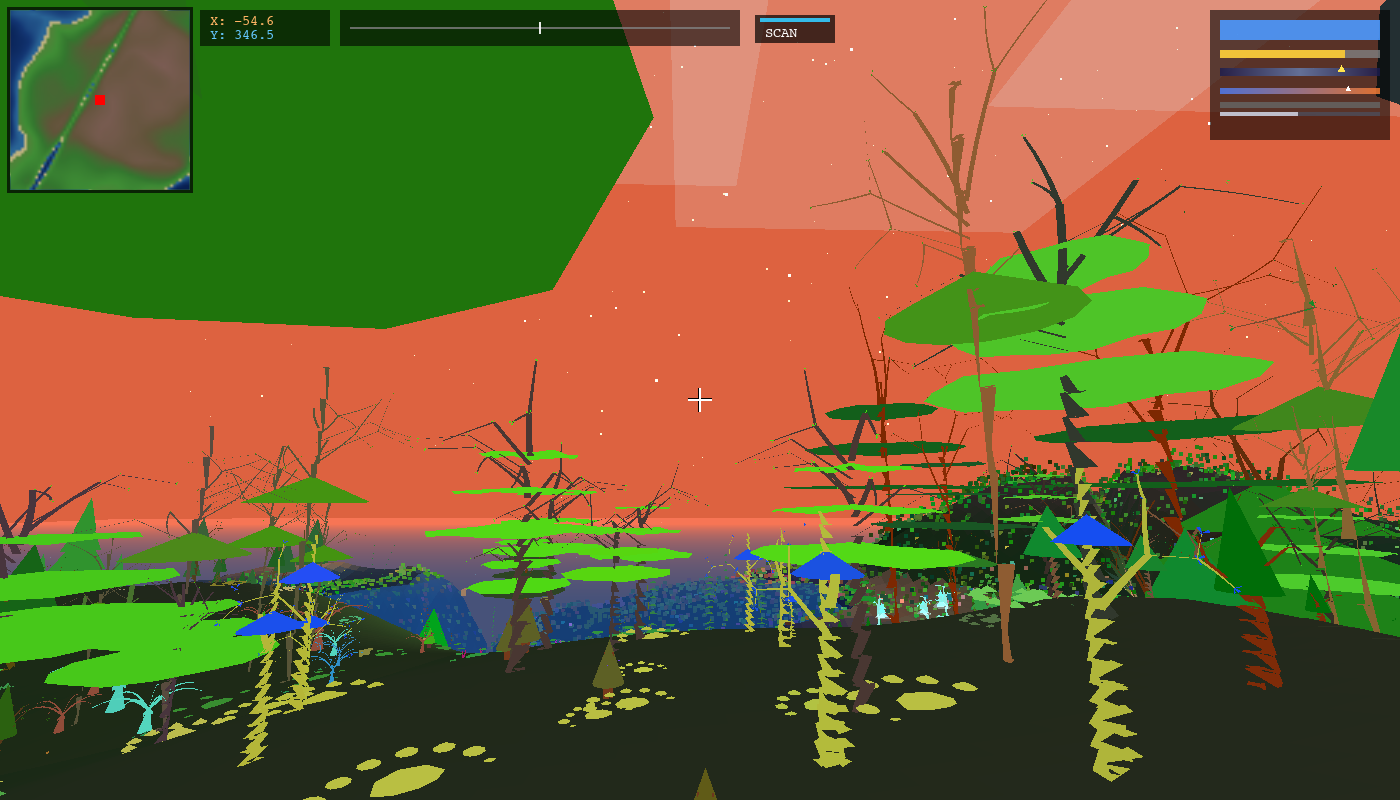The height and width of the screenshot is (800, 1400).
Task: Click the white handle of the top slider
Action: point(538,28)
